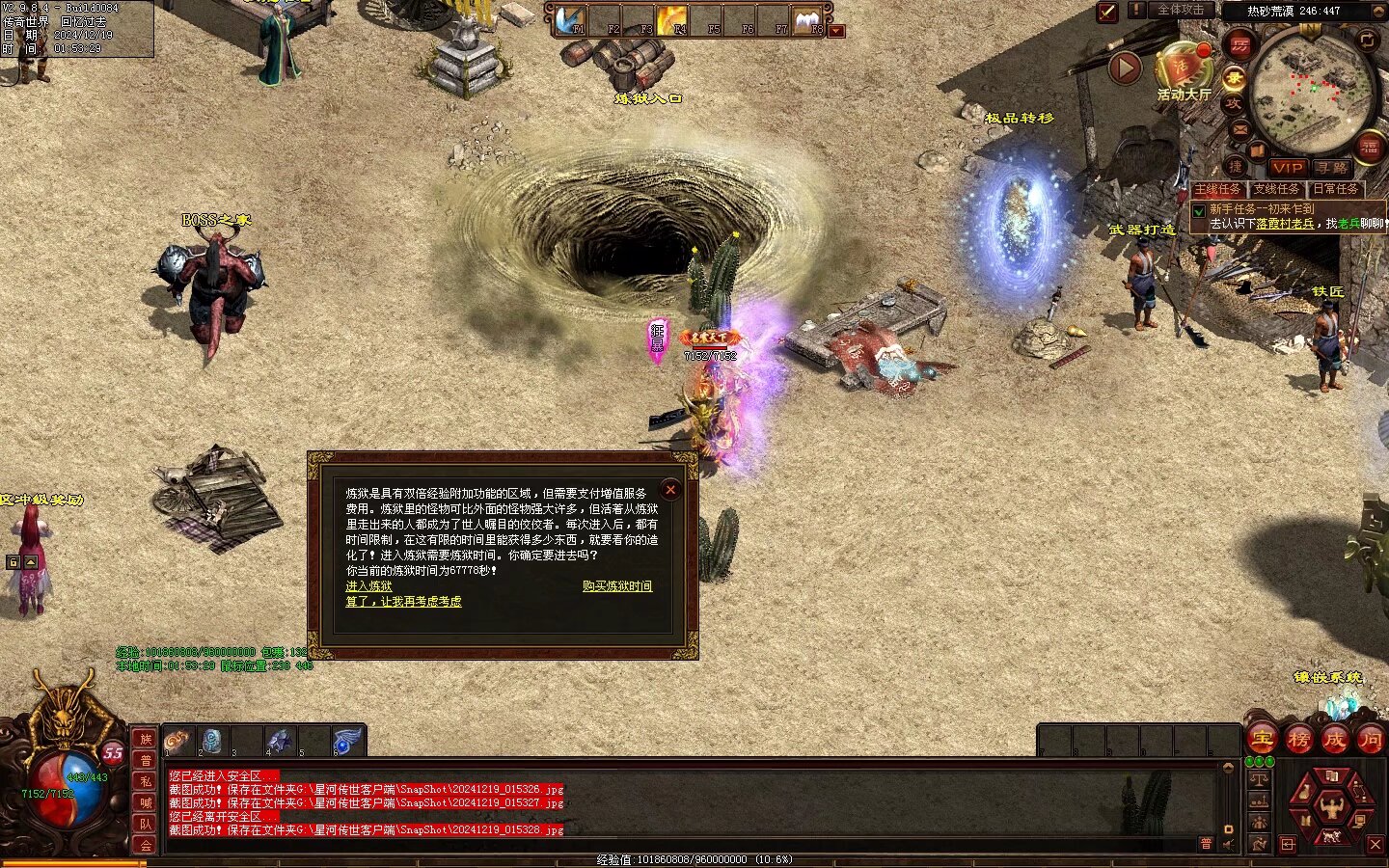
Task: Open the mail envelope icon beside minimap
Action: [1240, 129]
